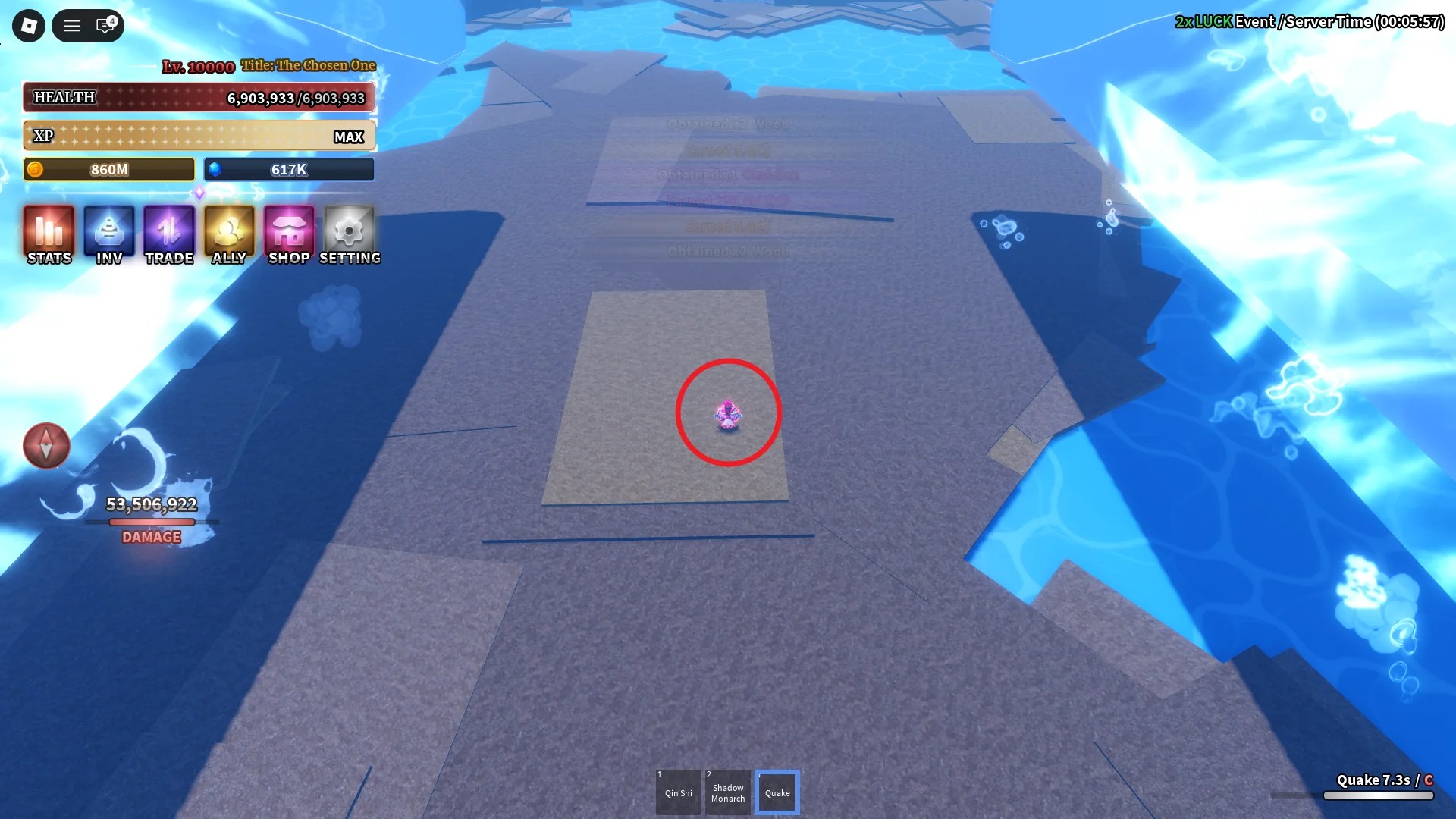Screen dimensions: 1456x819
Task: Select the Qin Shi ability slot
Action: pos(679,792)
